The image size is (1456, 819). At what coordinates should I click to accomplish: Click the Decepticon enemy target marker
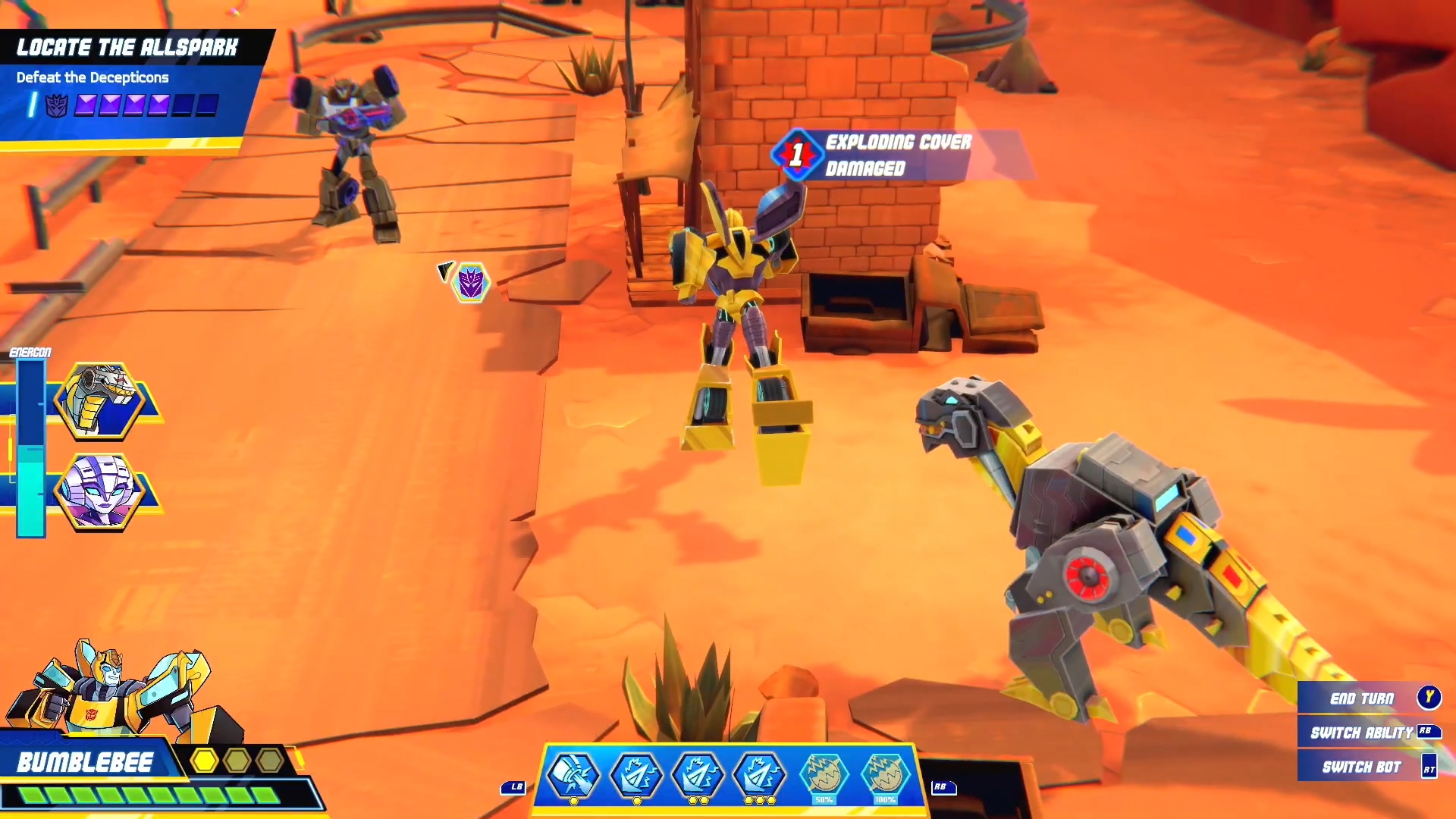click(471, 283)
